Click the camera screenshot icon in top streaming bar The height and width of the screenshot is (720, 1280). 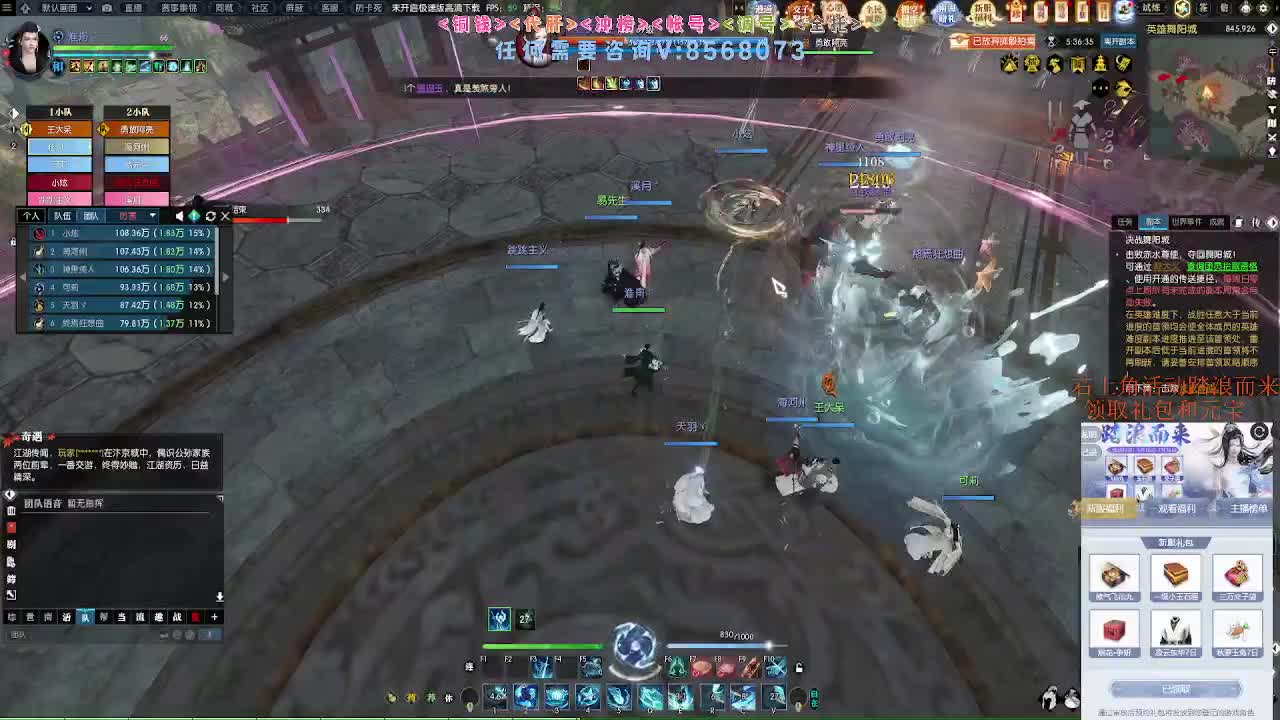[x=107, y=9]
